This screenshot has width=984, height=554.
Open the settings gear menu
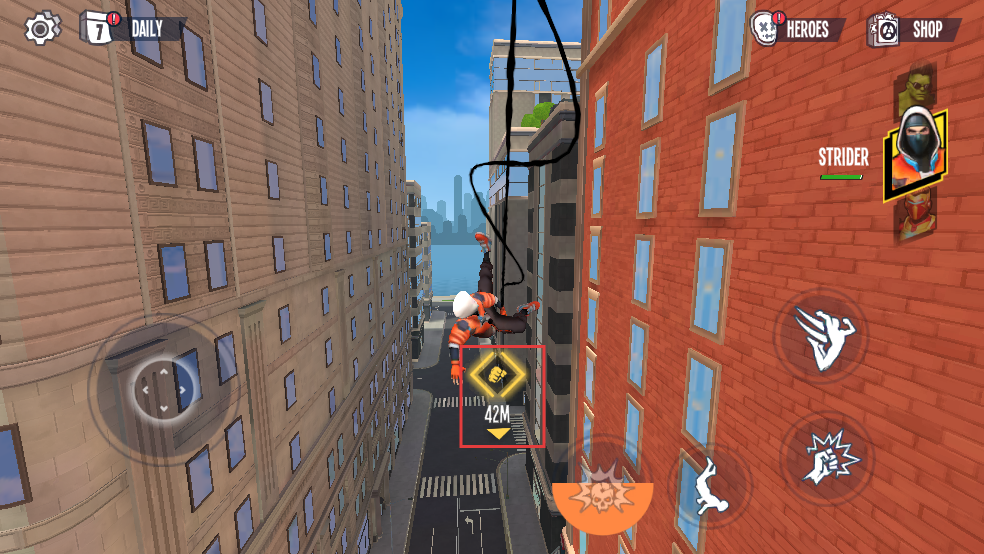pyautogui.click(x=41, y=28)
